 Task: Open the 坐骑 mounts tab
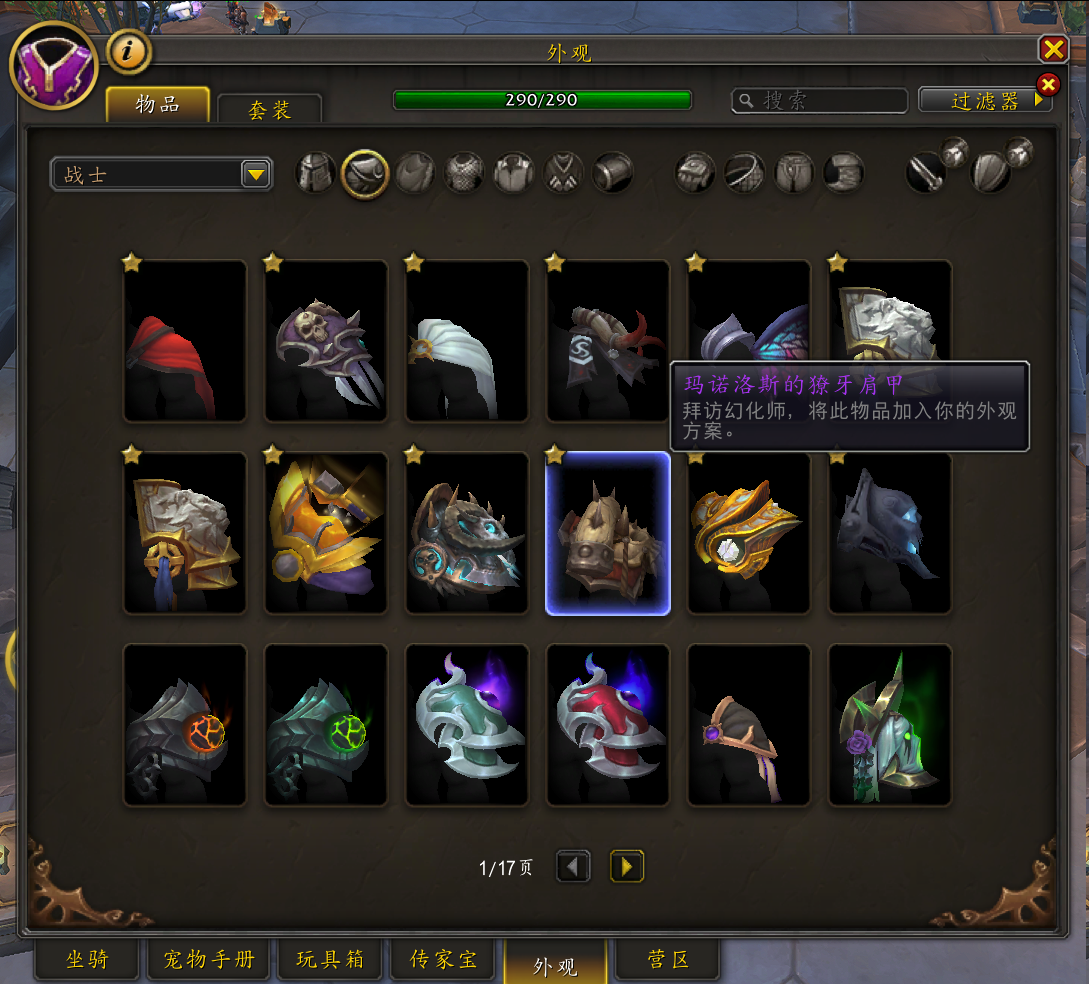coord(87,961)
